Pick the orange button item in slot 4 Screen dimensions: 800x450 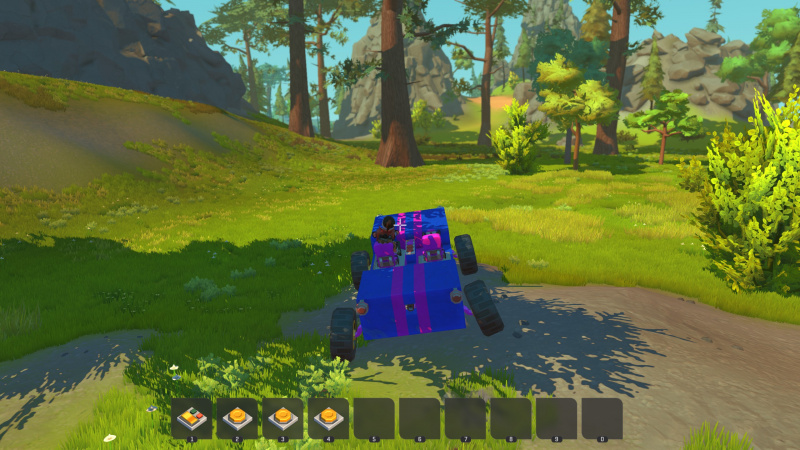328,417
